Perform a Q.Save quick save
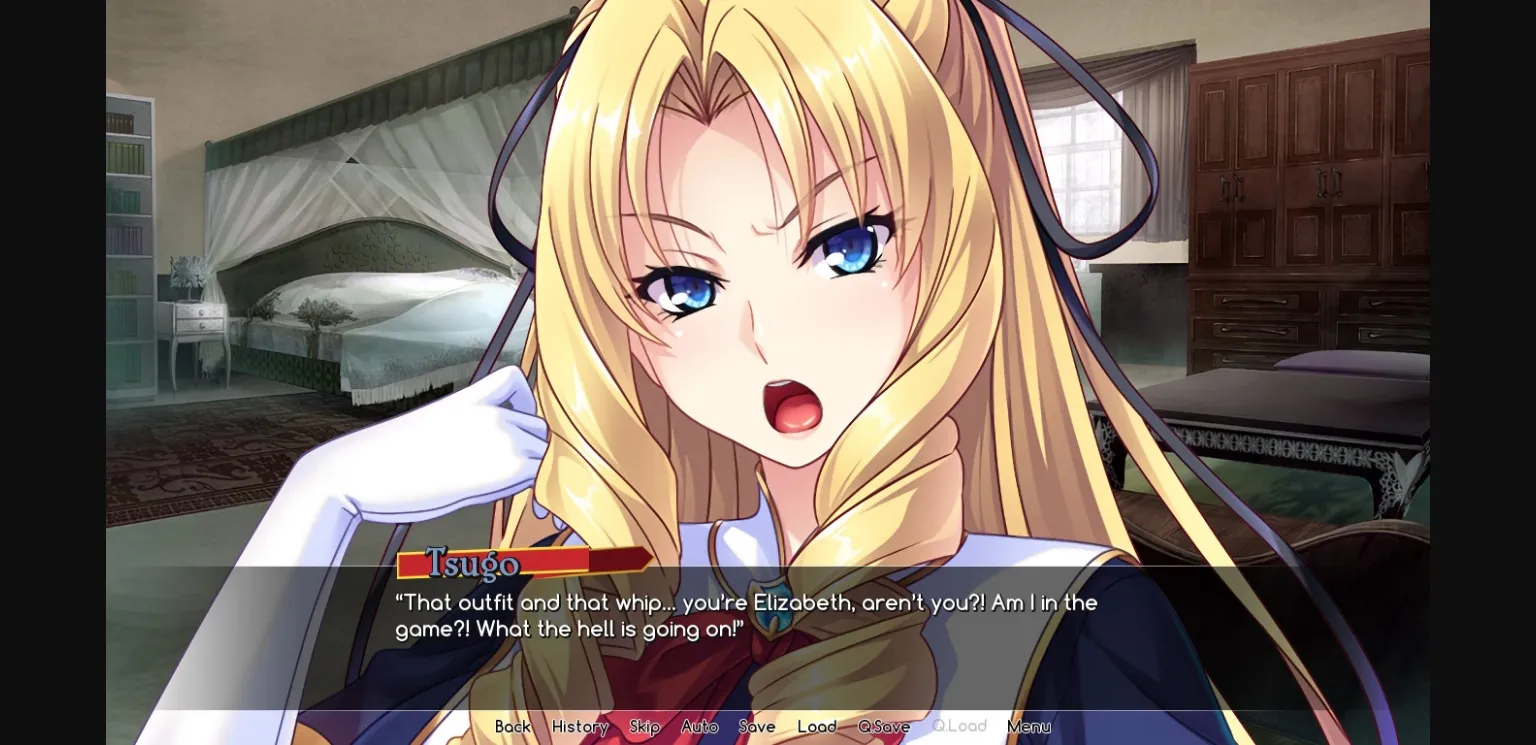 coord(884,727)
